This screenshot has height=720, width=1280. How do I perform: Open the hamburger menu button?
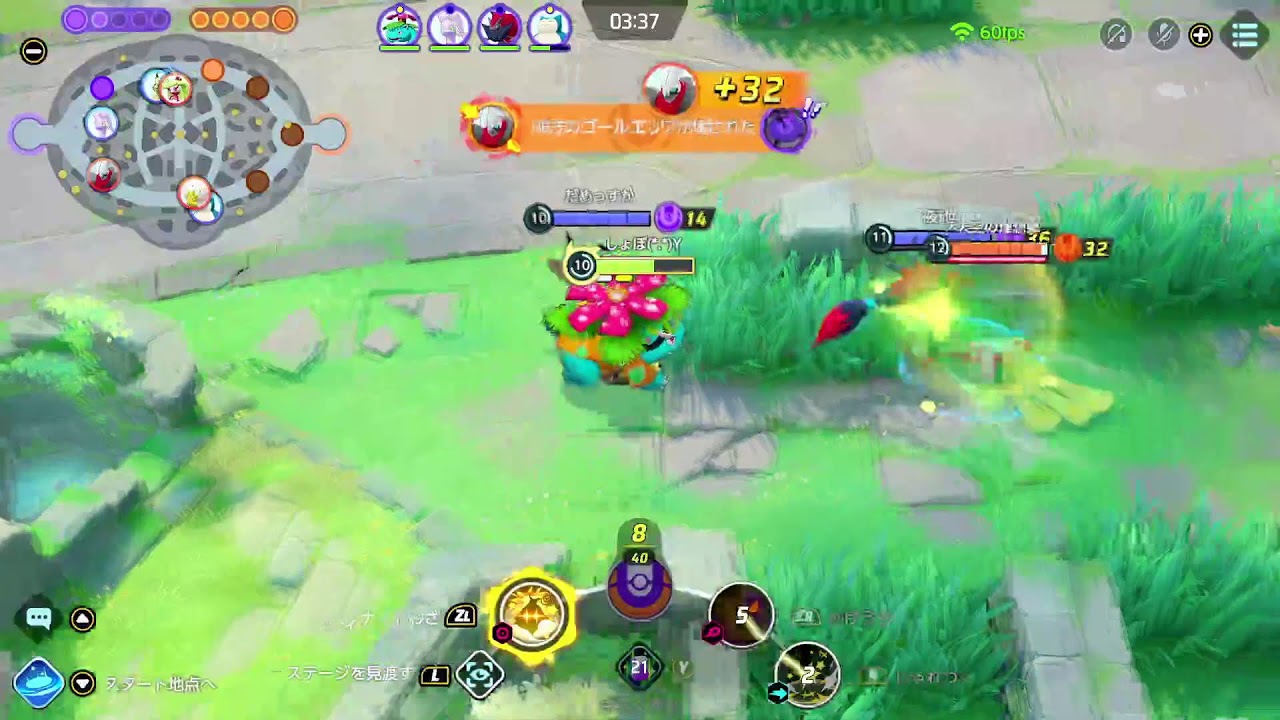(x=1245, y=35)
